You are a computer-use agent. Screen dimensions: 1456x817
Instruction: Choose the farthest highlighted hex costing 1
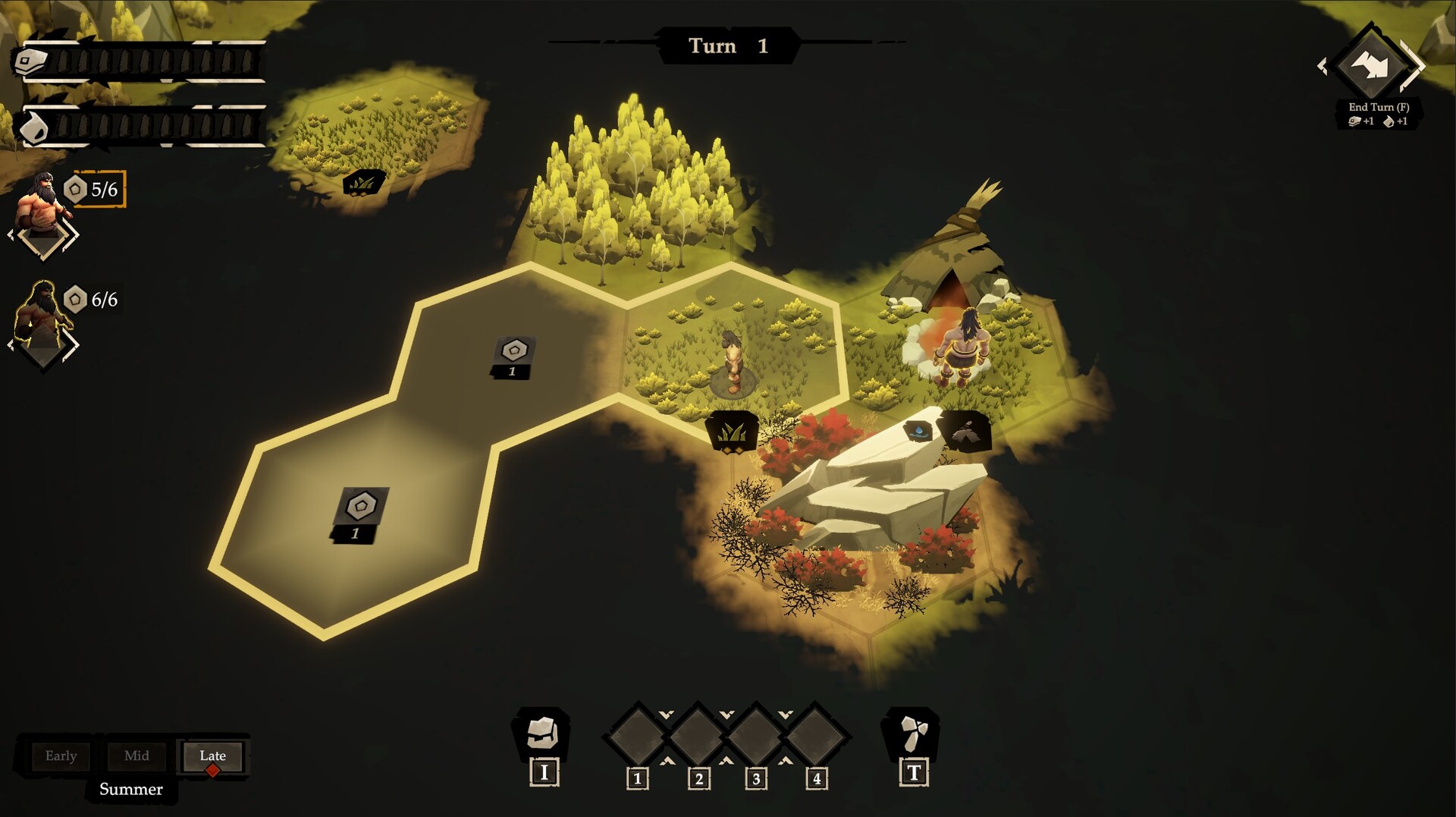[361, 511]
